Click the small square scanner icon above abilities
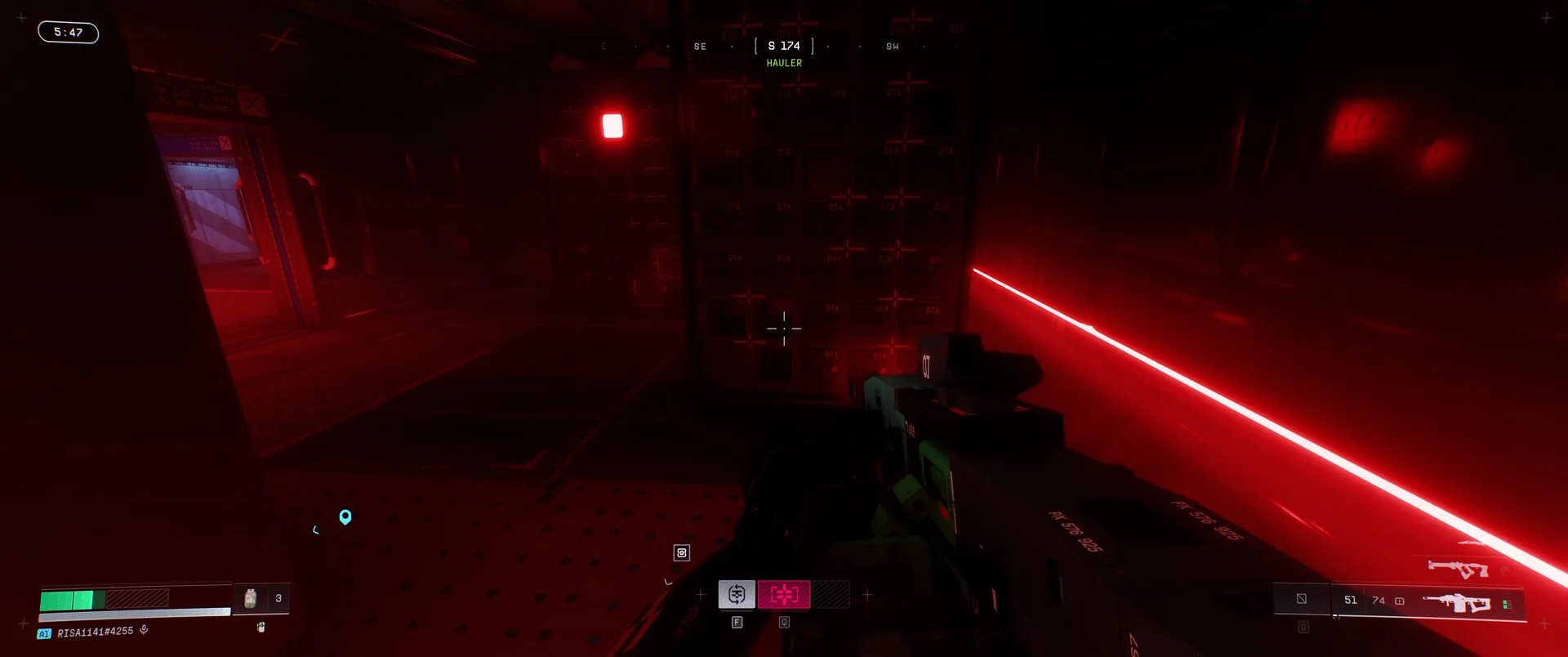 click(x=682, y=552)
